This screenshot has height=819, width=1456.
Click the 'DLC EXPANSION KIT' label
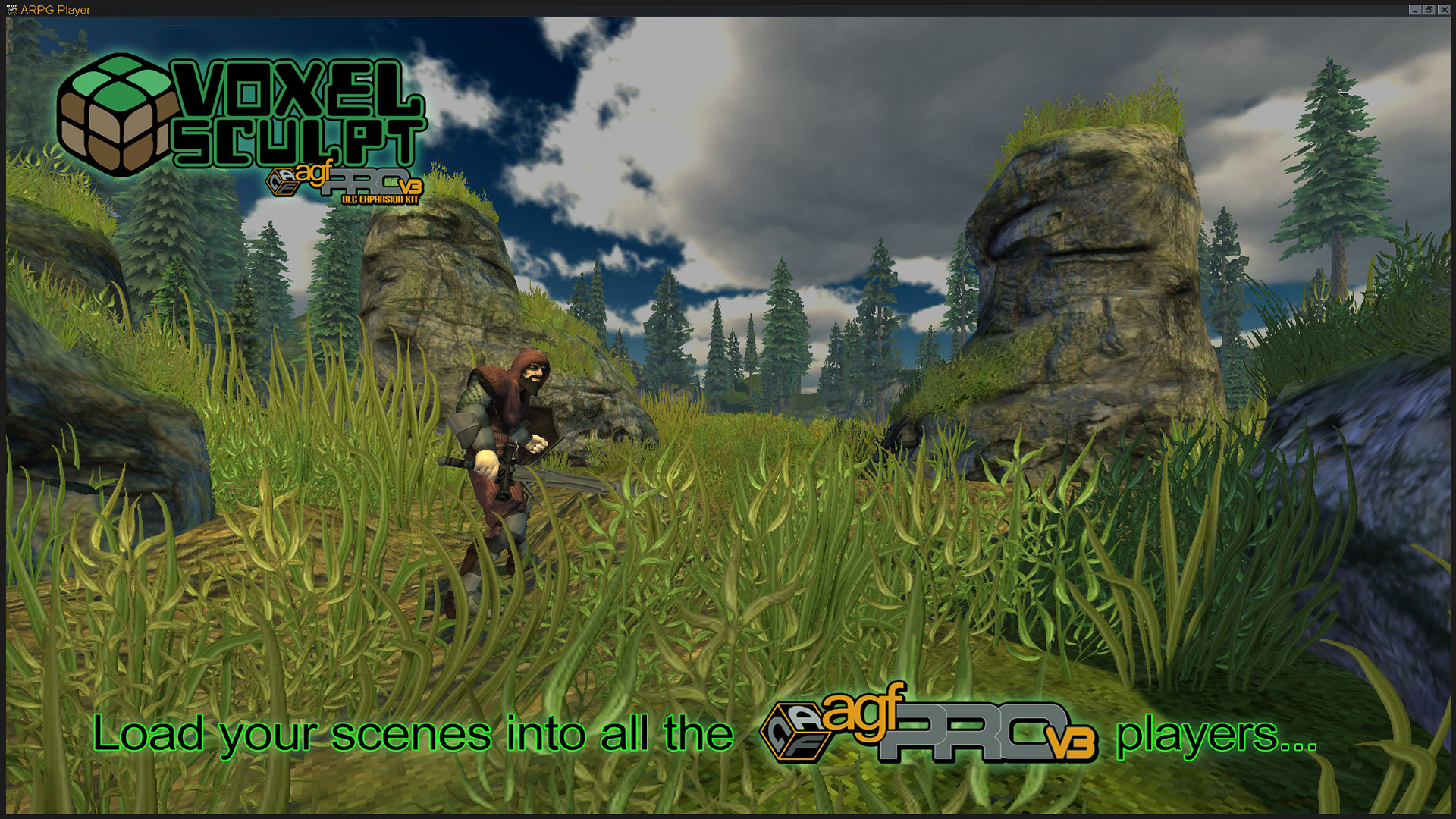pos(379,199)
